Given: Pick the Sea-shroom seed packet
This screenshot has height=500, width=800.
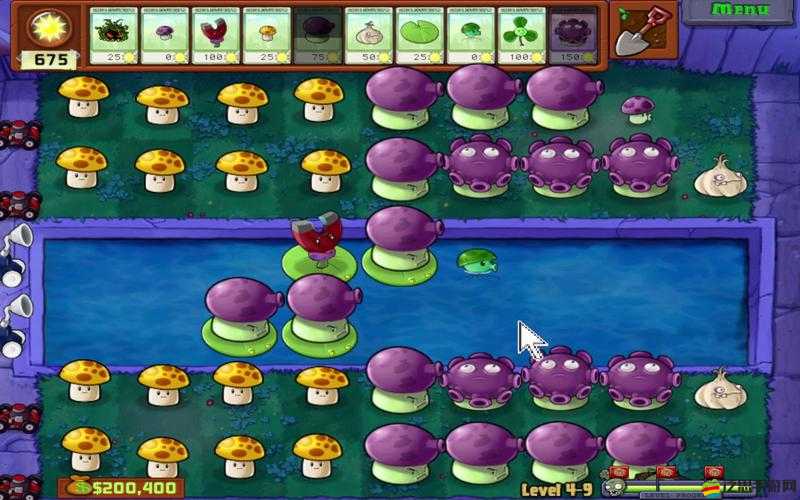Looking at the screenshot, I should tap(472, 36).
